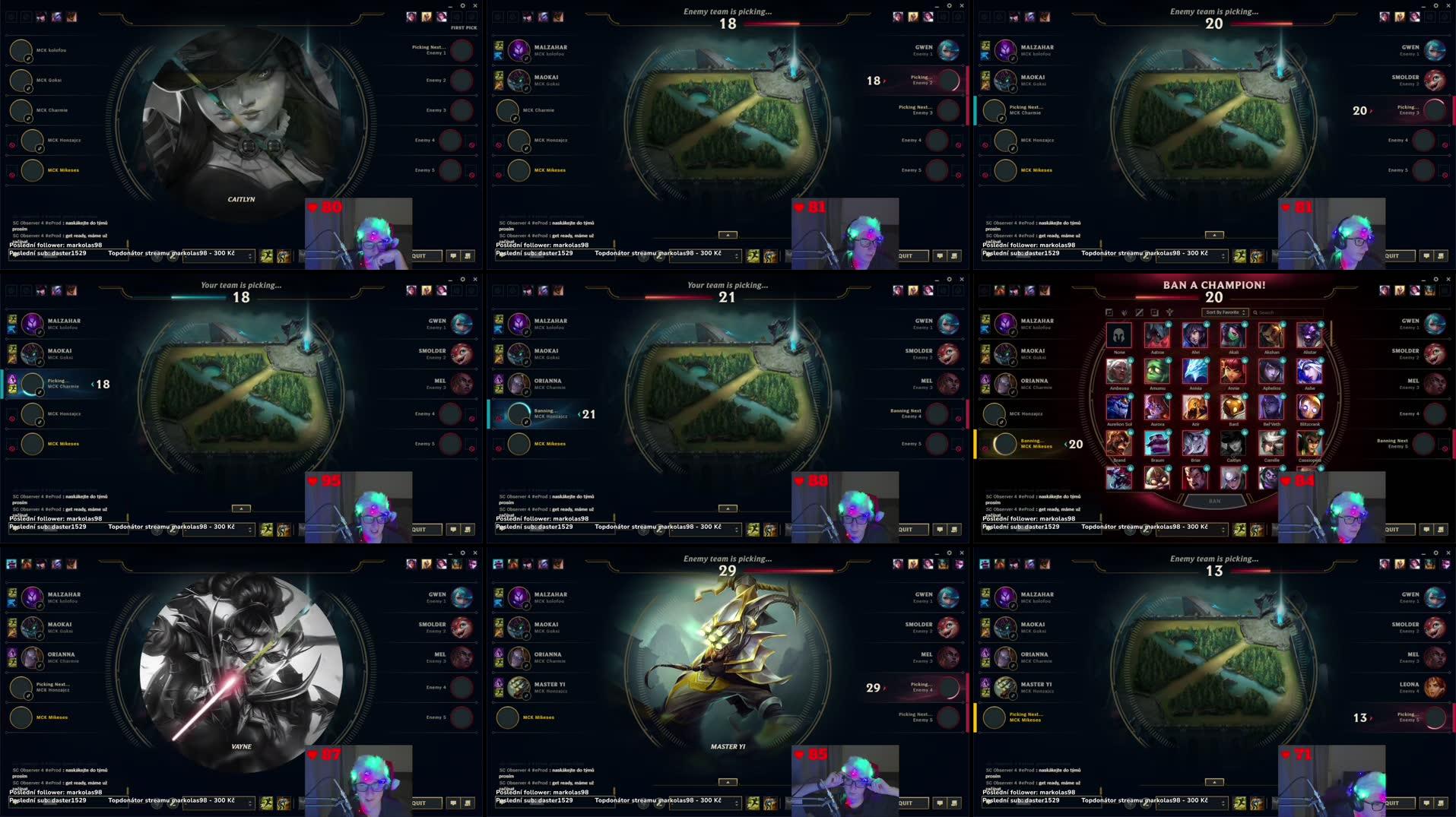Open the Sort By Favorite dropdown
1456x817 pixels.
pos(1223,312)
